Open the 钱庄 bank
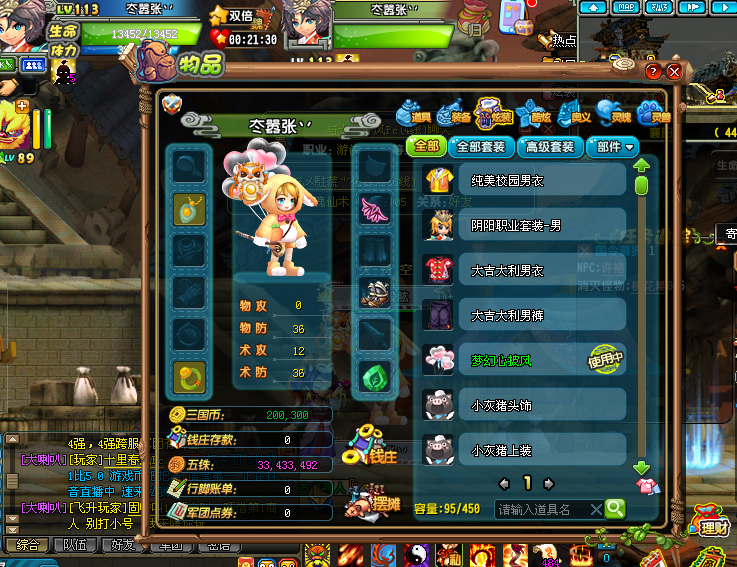 373,446
